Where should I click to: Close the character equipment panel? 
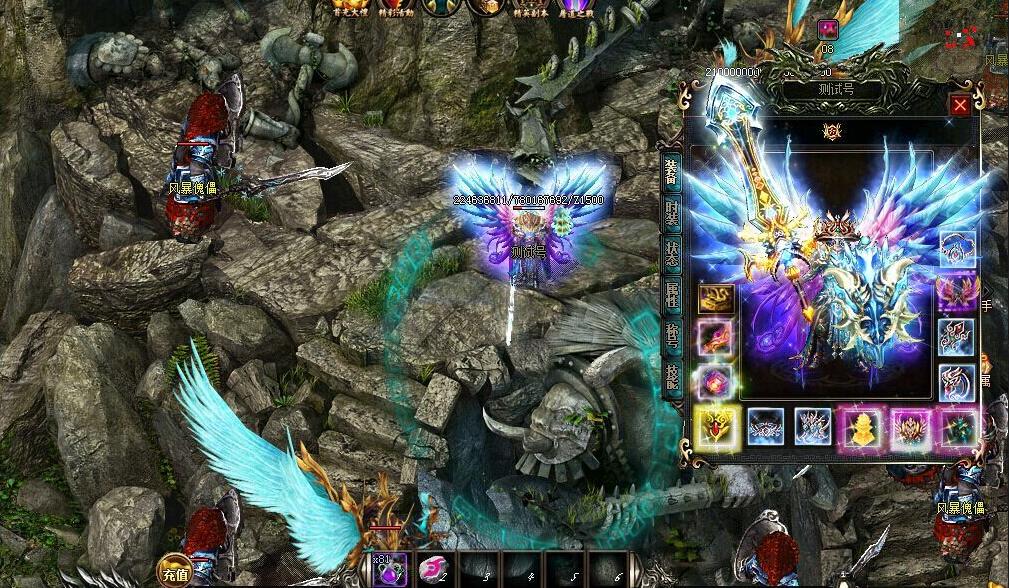pyautogui.click(x=960, y=104)
